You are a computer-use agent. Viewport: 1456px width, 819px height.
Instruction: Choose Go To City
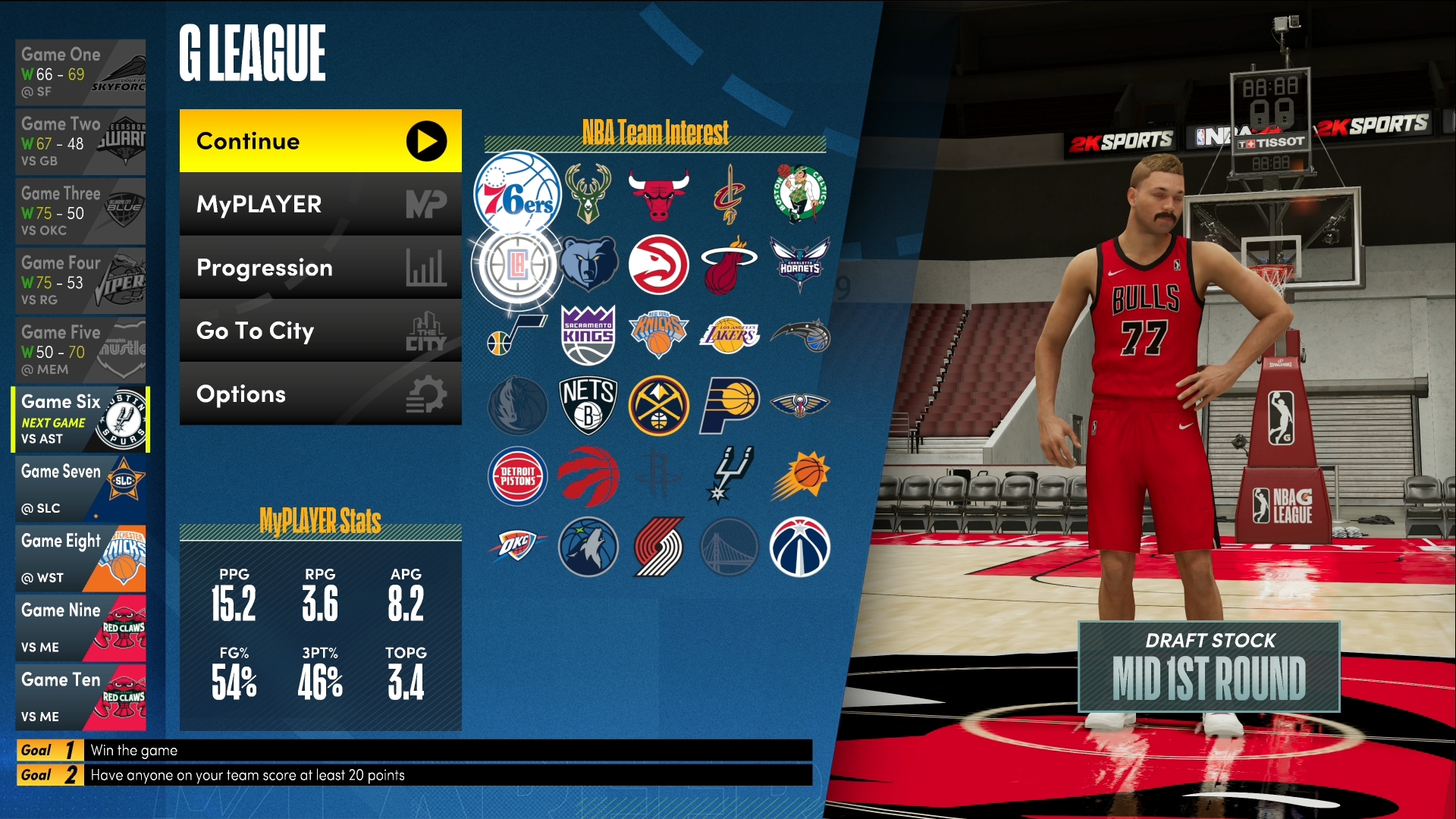pyautogui.click(x=320, y=331)
